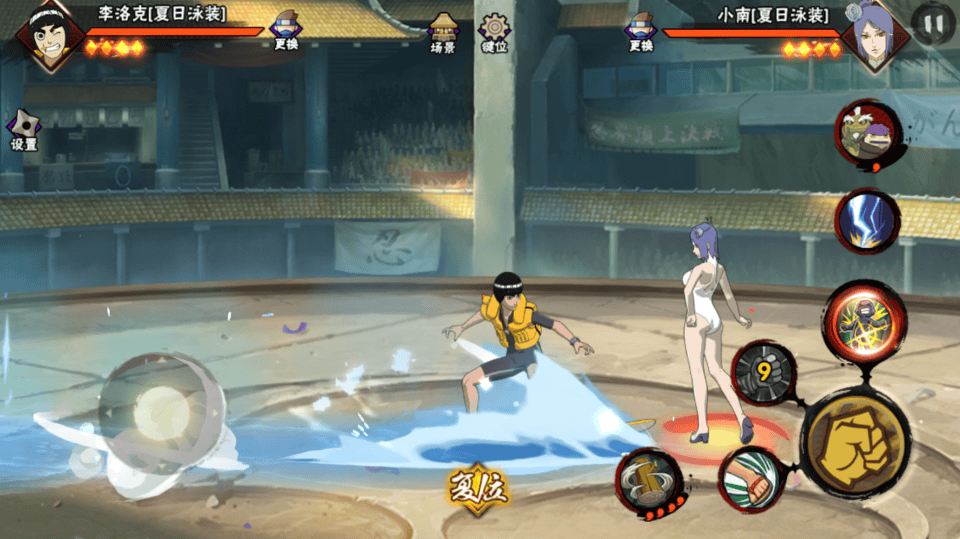Activate the lightning bolt skill

point(867,221)
